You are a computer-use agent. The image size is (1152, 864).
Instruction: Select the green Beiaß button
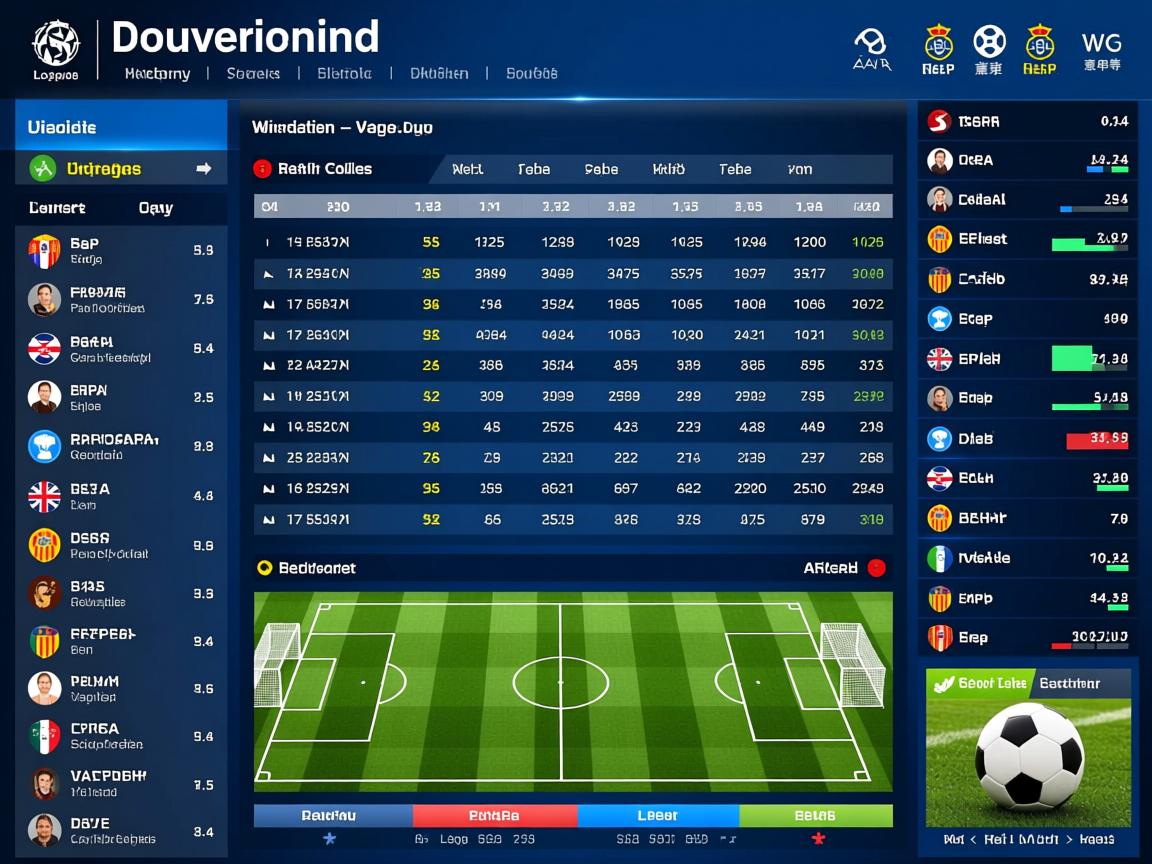(815, 816)
